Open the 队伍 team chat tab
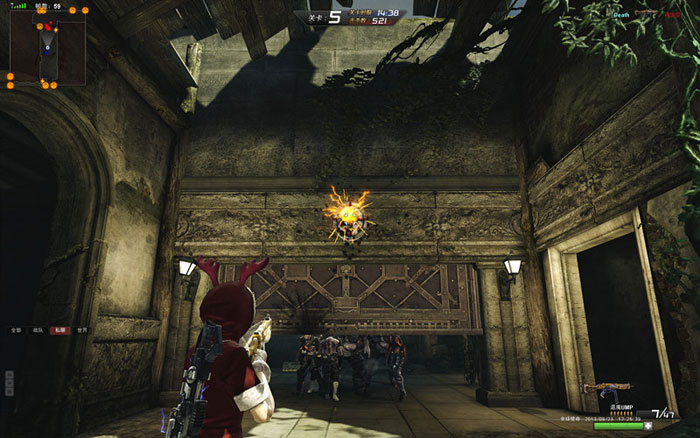 (38, 329)
